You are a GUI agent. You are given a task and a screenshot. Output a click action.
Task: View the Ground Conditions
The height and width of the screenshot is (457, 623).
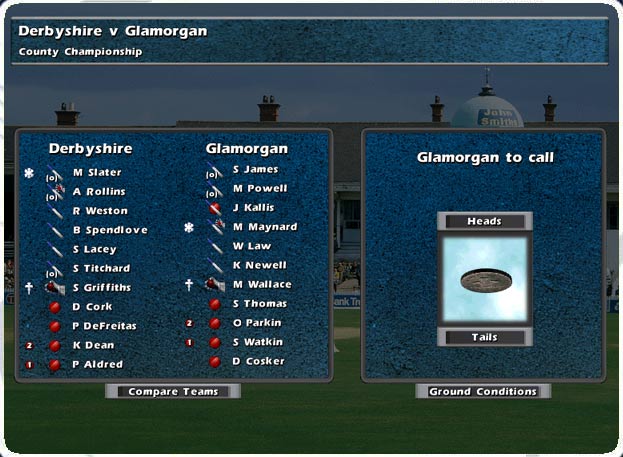tap(483, 392)
